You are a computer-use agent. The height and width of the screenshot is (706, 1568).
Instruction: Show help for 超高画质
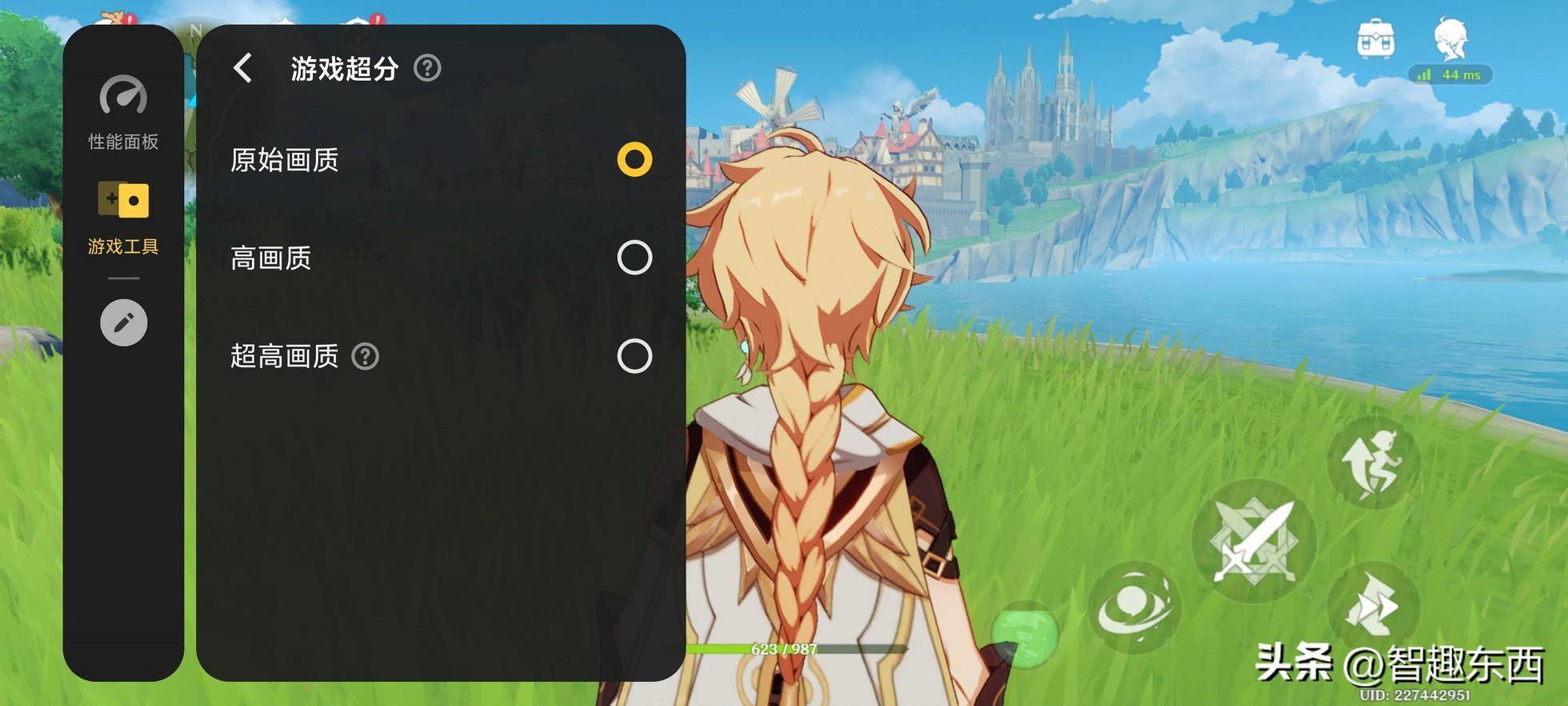tap(366, 356)
